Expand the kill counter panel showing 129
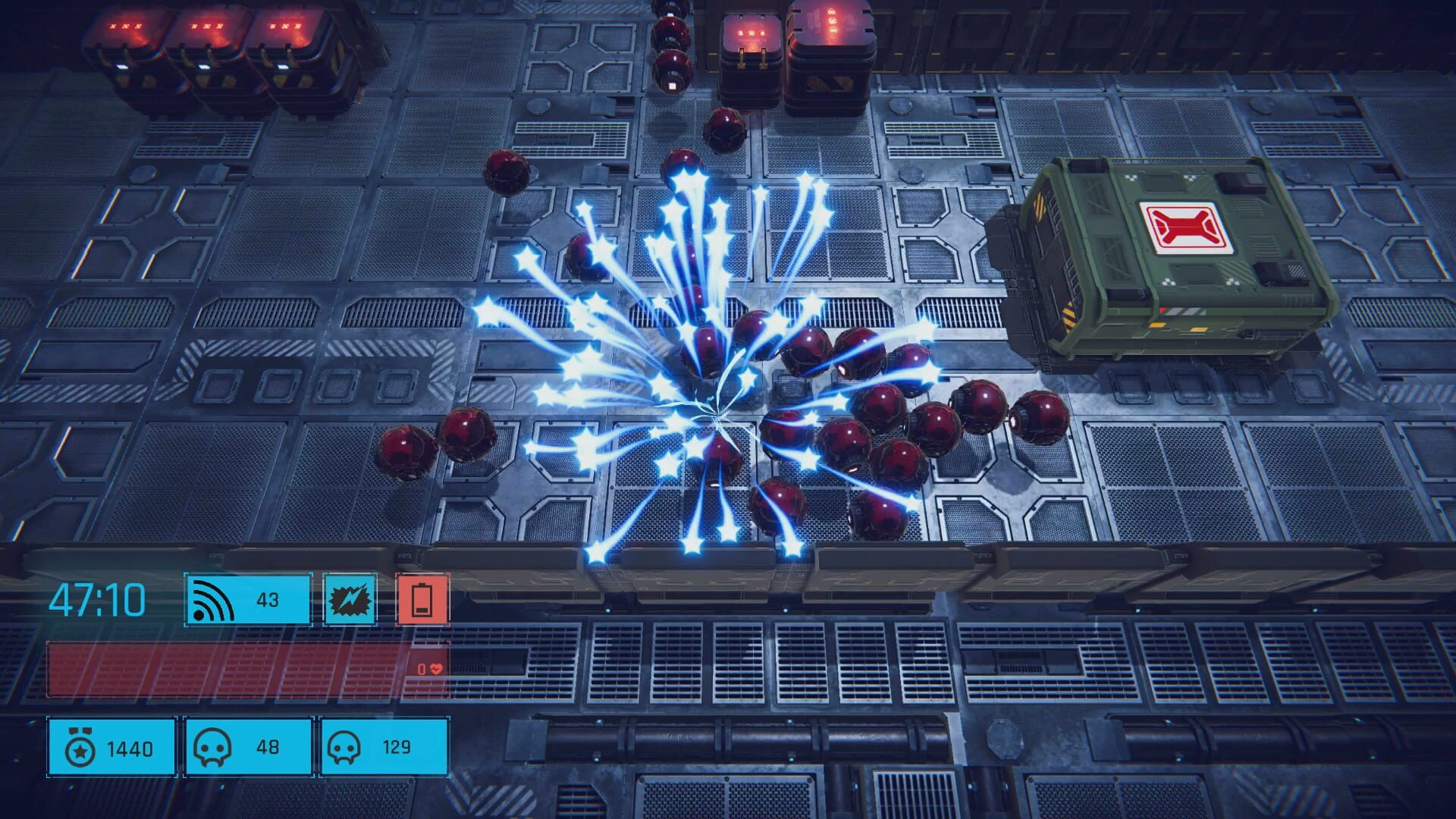Screen dimensions: 1456x819 pyautogui.click(x=385, y=748)
